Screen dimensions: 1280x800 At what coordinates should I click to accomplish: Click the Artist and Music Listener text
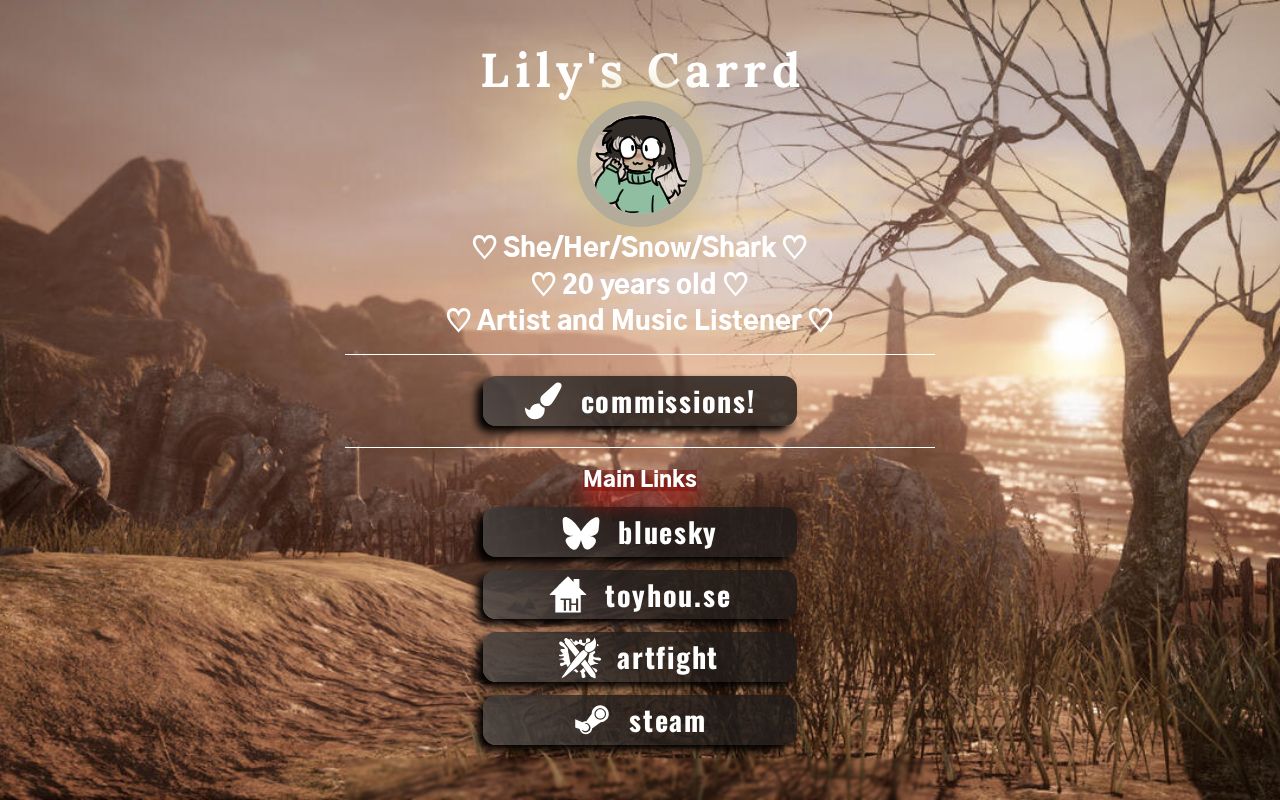(x=640, y=321)
